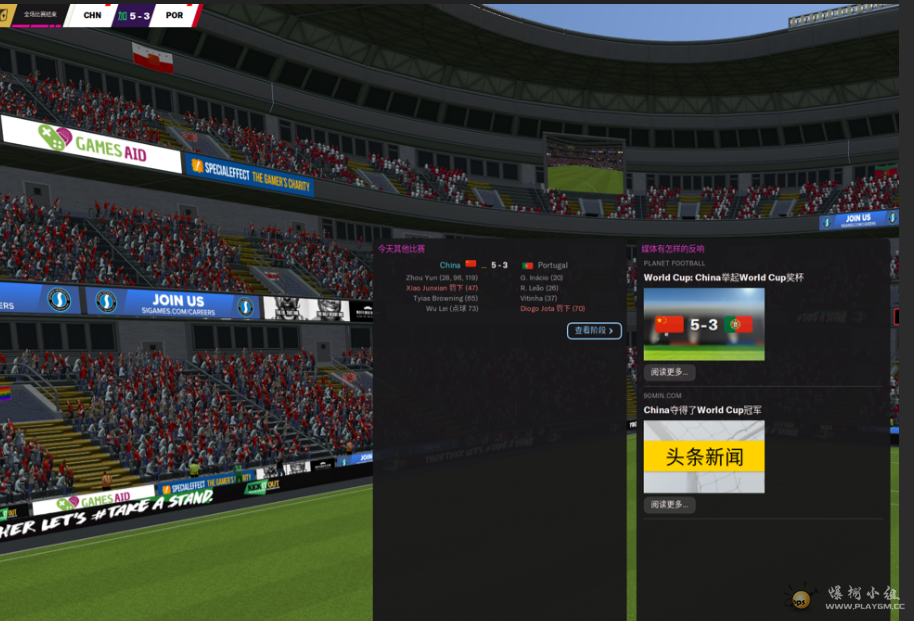The image size is (914, 621).
Task: Click the POR team tile on scoreboard
Action: click(x=174, y=16)
